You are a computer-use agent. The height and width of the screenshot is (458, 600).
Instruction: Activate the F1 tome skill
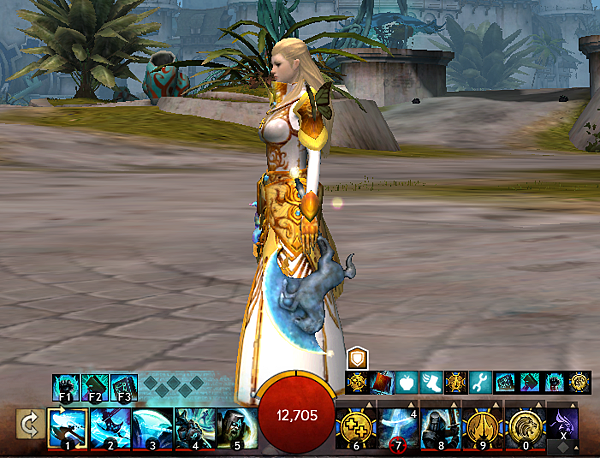(x=67, y=386)
